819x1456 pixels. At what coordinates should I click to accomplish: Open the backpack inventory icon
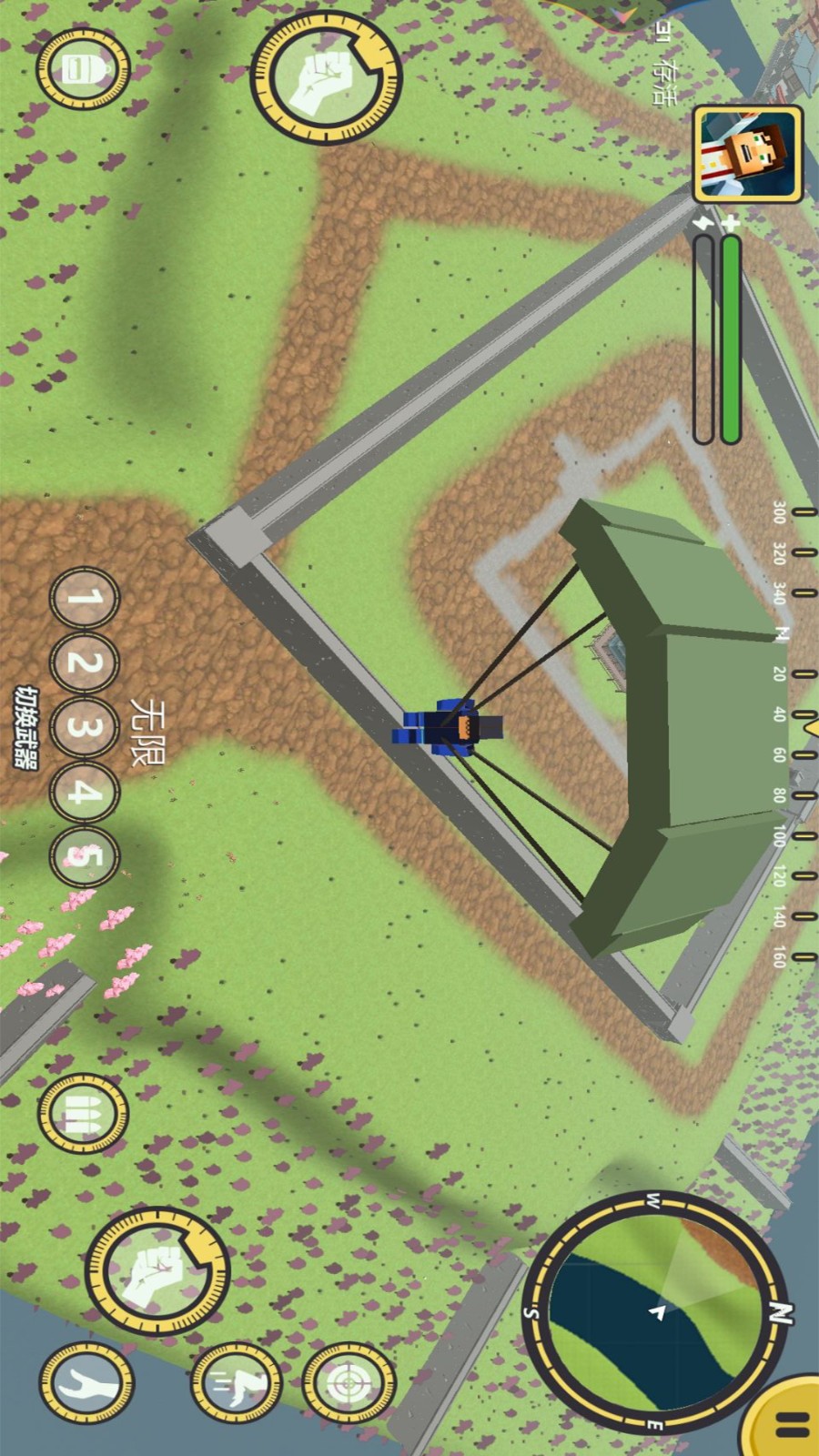click(83, 70)
